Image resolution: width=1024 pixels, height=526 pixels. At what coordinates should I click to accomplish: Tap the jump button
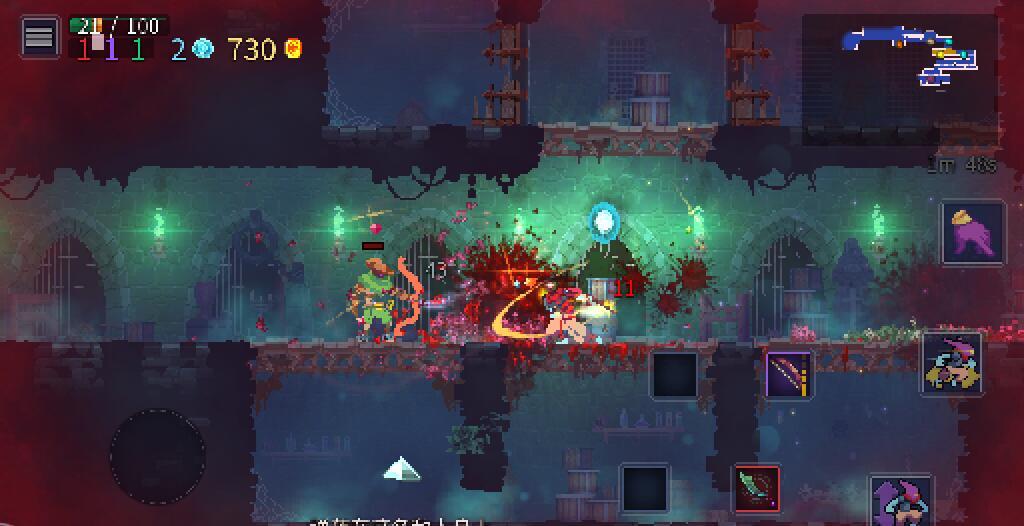coord(902,502)
